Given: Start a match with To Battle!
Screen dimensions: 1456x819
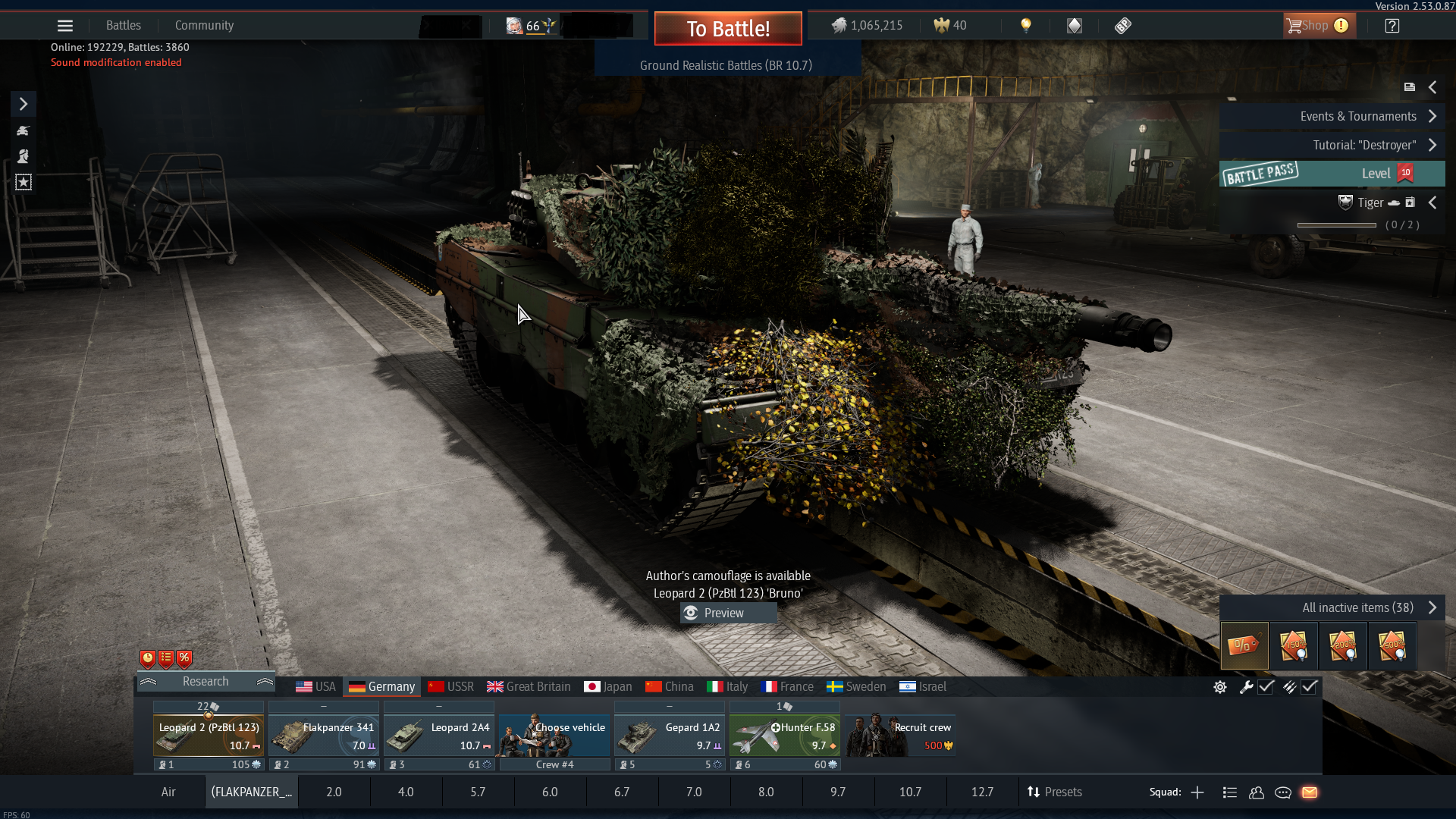Looking at the screenshot, I should [728, 29].
